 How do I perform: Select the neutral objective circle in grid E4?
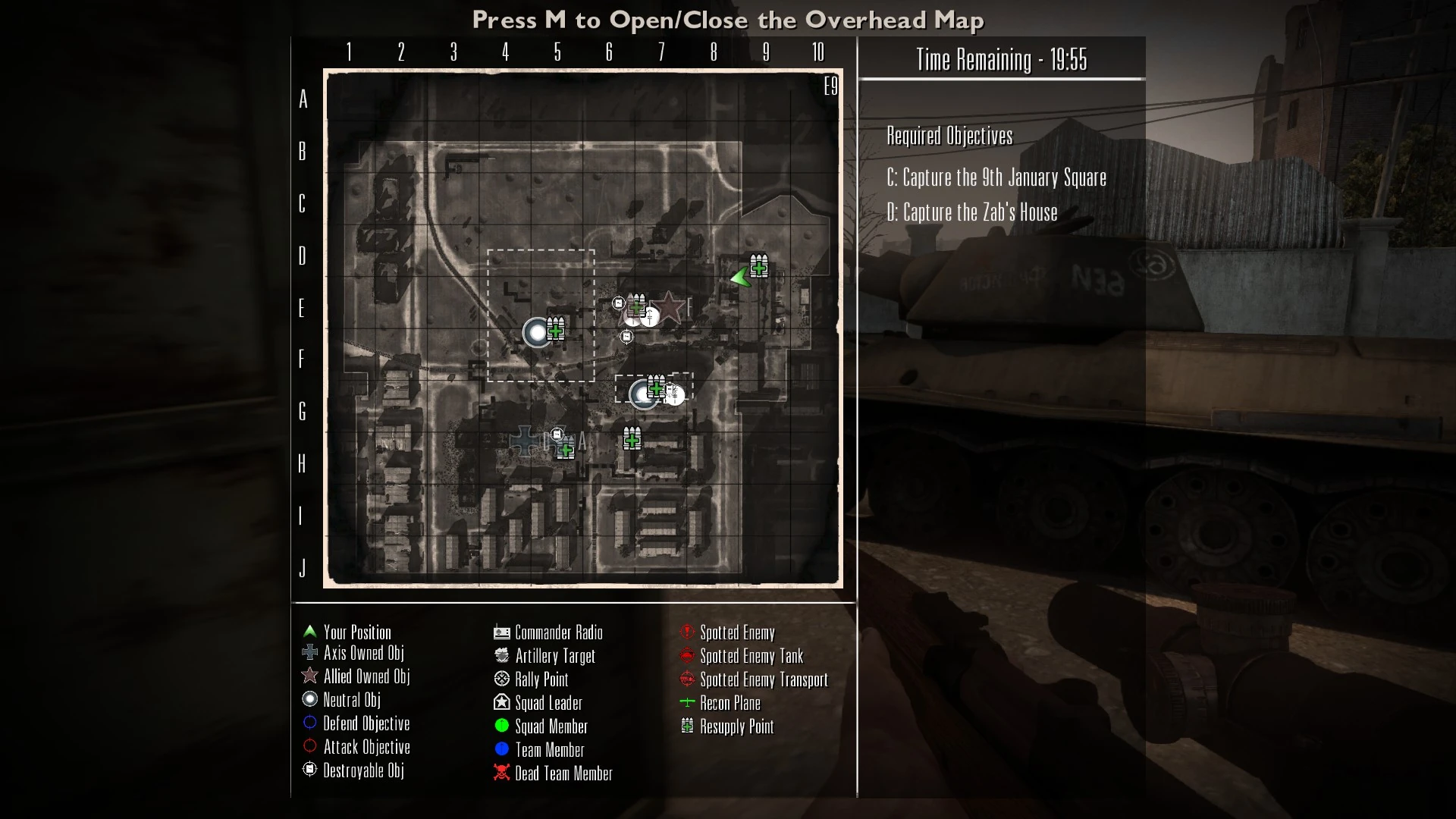pos(538,330)
